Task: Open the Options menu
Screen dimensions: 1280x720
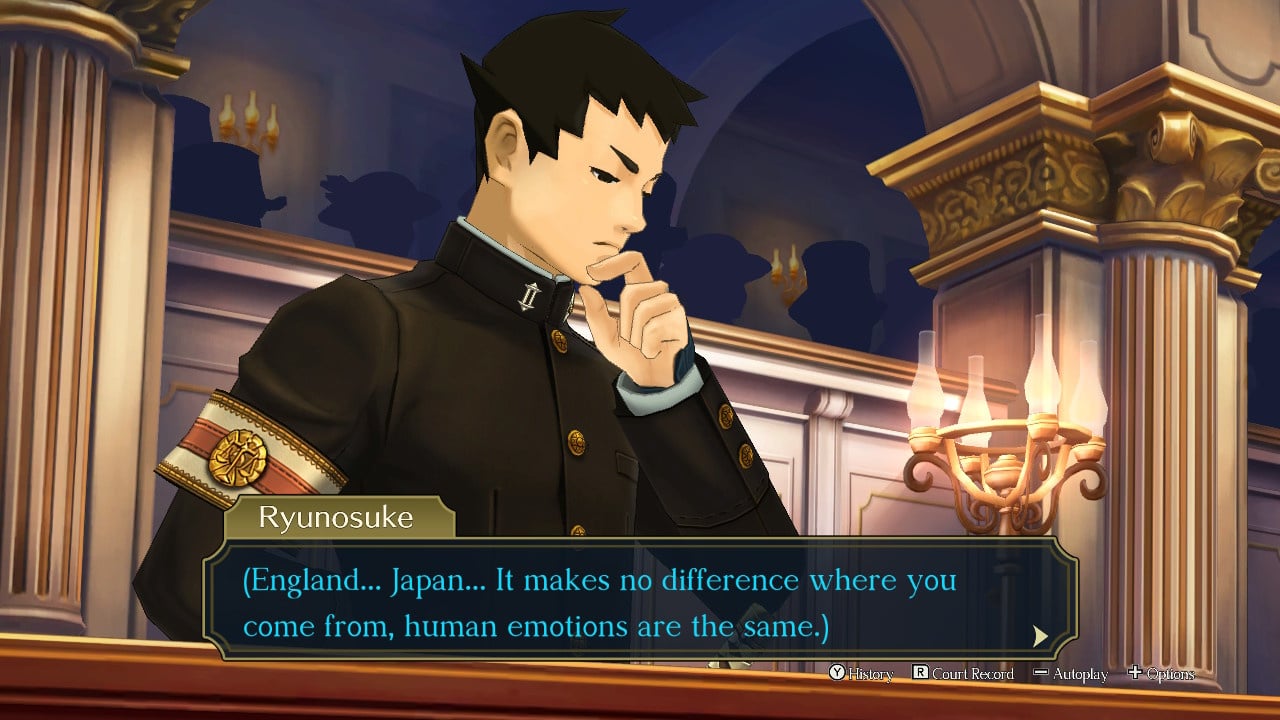Action: coord(1161,674)
